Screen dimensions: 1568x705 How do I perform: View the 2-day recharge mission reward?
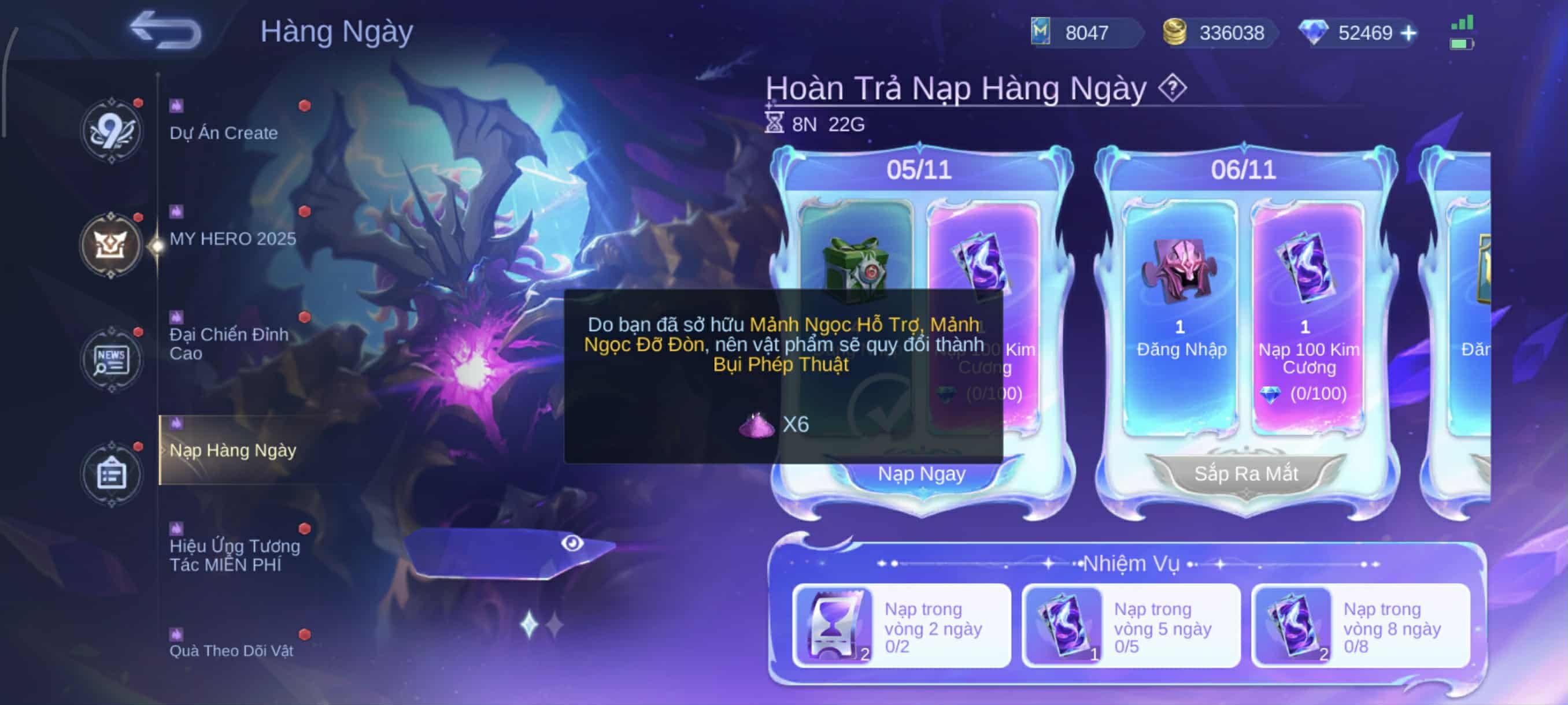[x=833, y=625]
